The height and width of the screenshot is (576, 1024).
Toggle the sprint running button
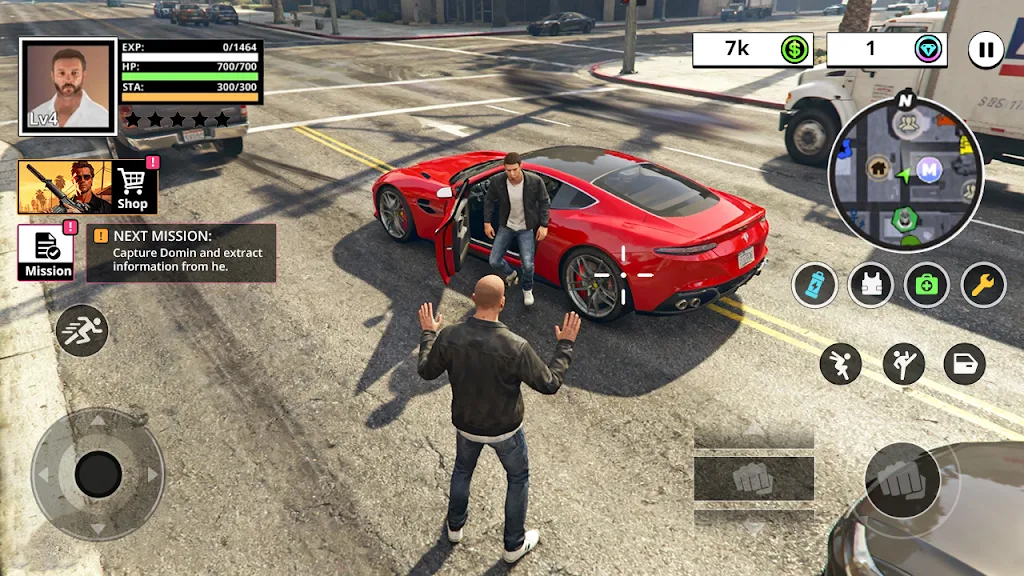tap(82, 330)
